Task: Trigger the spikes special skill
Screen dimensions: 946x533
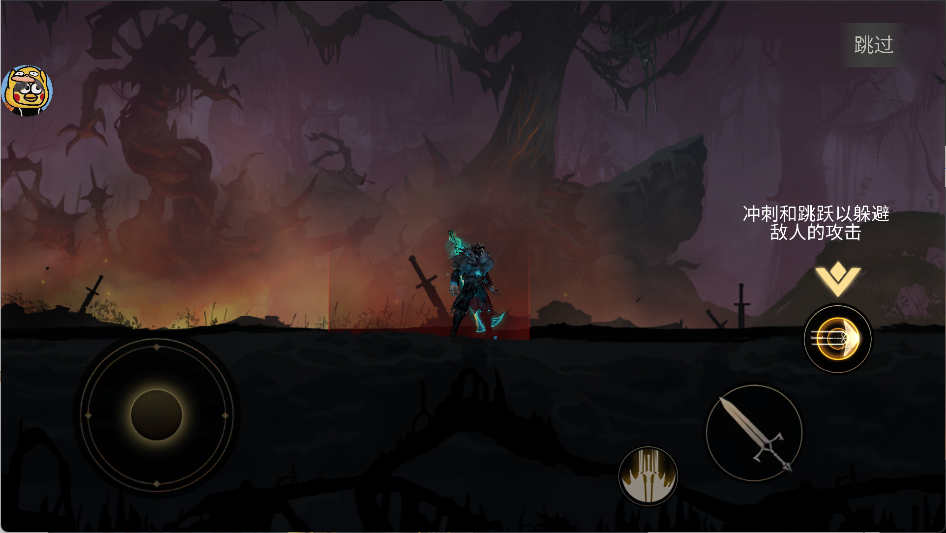Action: [x=648, y=475]
